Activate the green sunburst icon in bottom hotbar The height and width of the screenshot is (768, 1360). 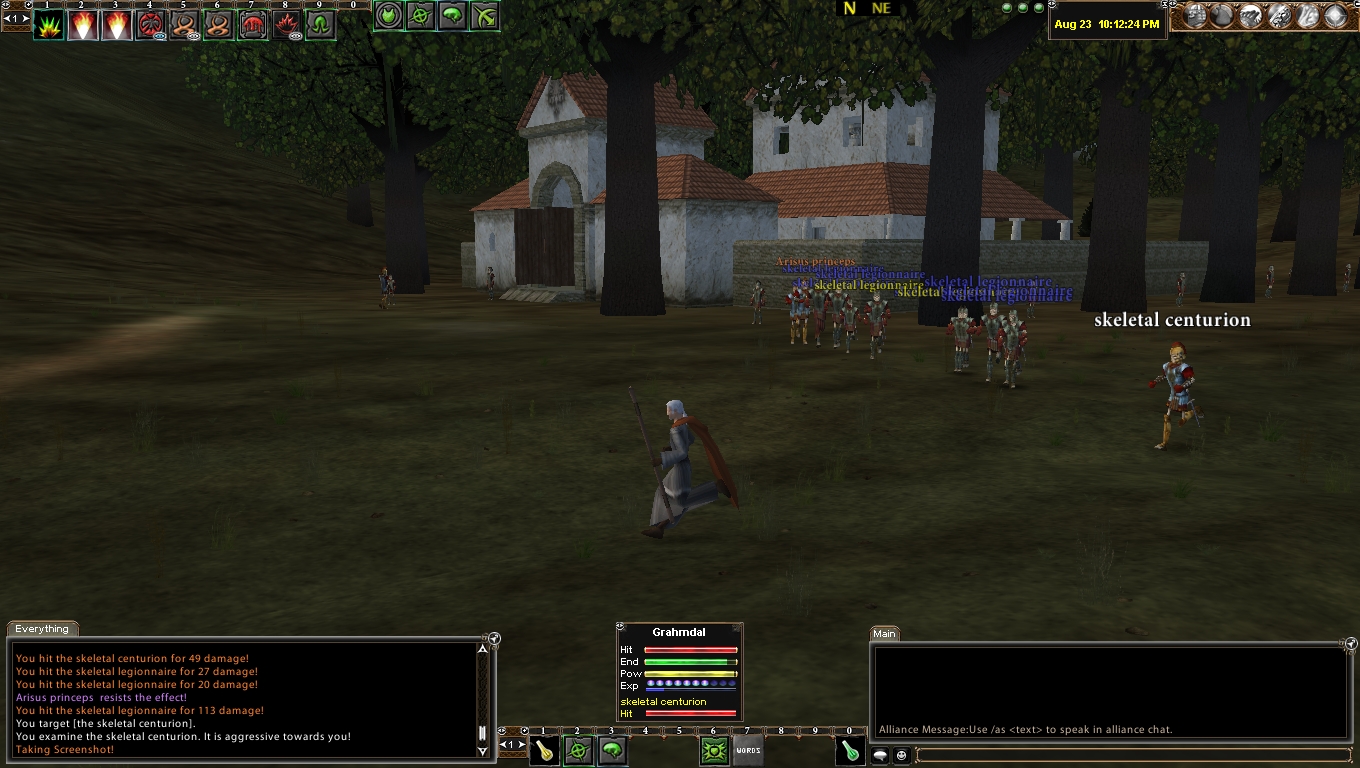714,751
